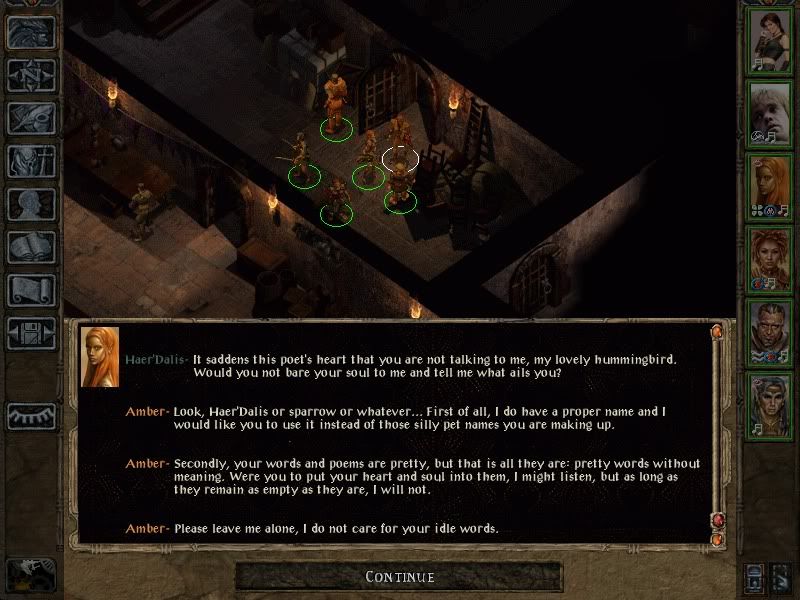The width and height of the screenshot is (800, 600).
Task: Click the dragon button atop the left sidebar
Action: [30, 32]
